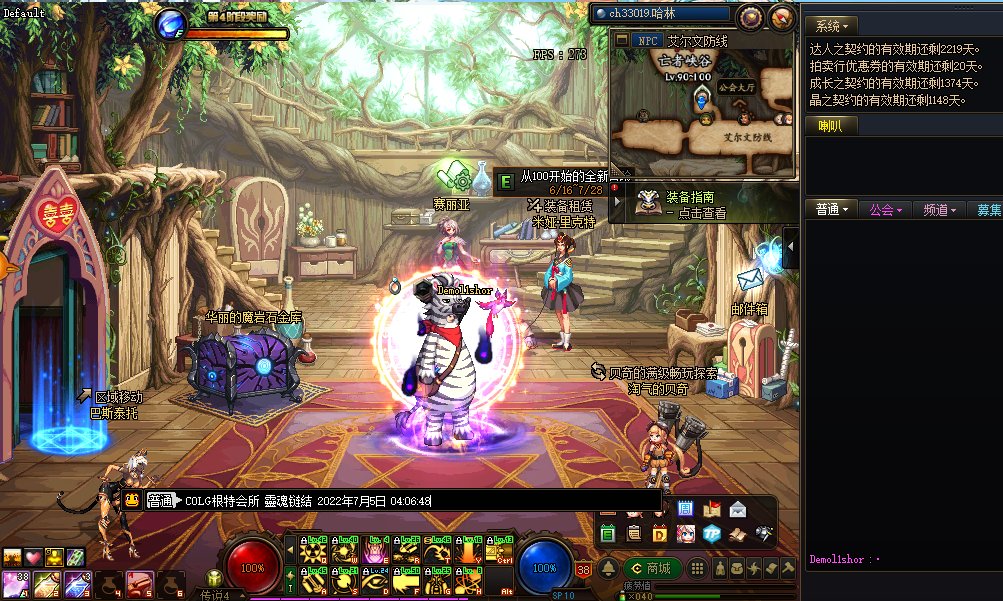Open the auction hammer button
This screenshot has width=1003, height=601.
(x=789, y=568)
